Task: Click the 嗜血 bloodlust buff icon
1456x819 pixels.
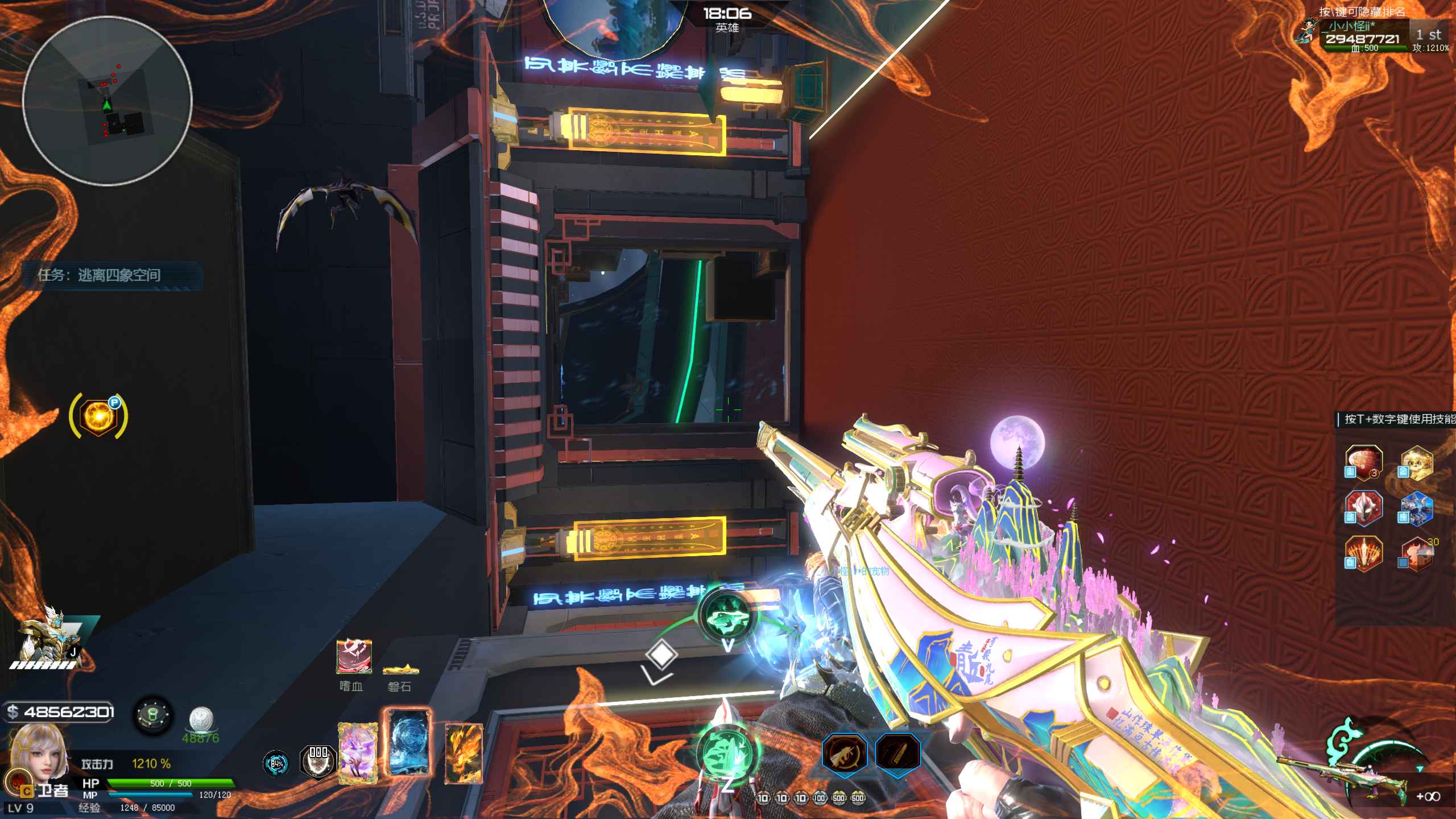Action: tap(354, 656)
